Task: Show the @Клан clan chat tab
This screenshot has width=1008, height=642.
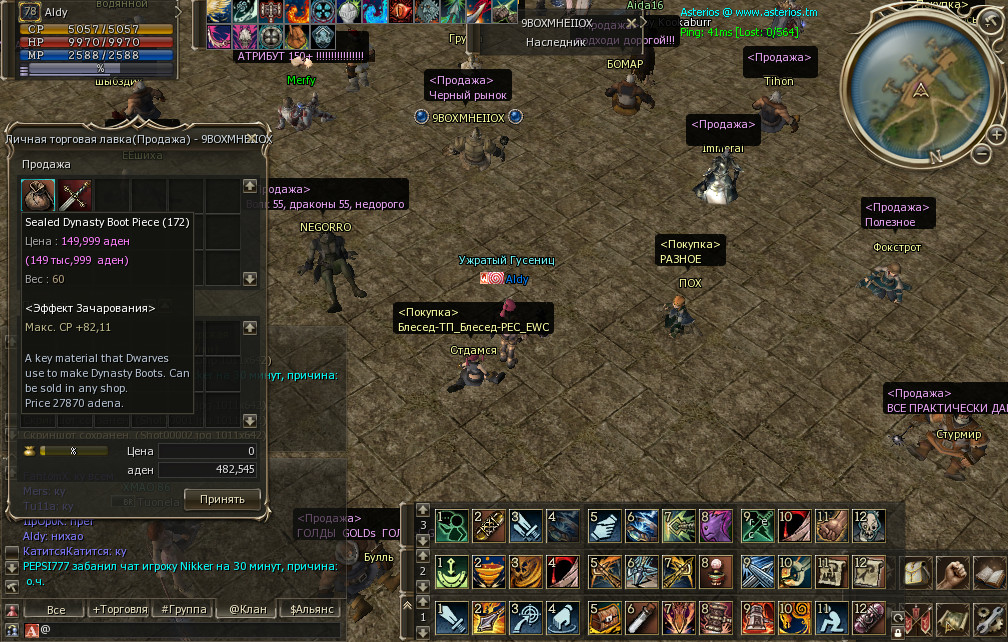Action: [248, 609]
